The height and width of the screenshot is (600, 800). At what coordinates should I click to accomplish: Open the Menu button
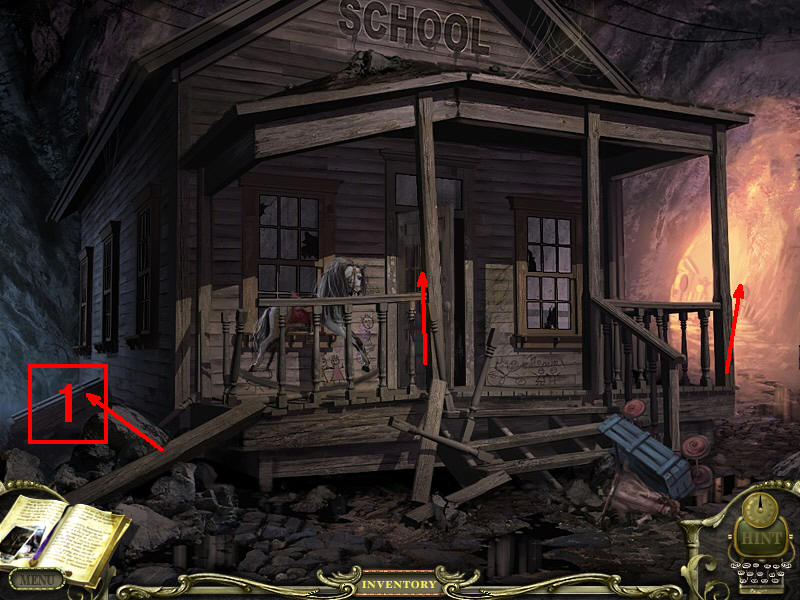[x=36, y=578]
